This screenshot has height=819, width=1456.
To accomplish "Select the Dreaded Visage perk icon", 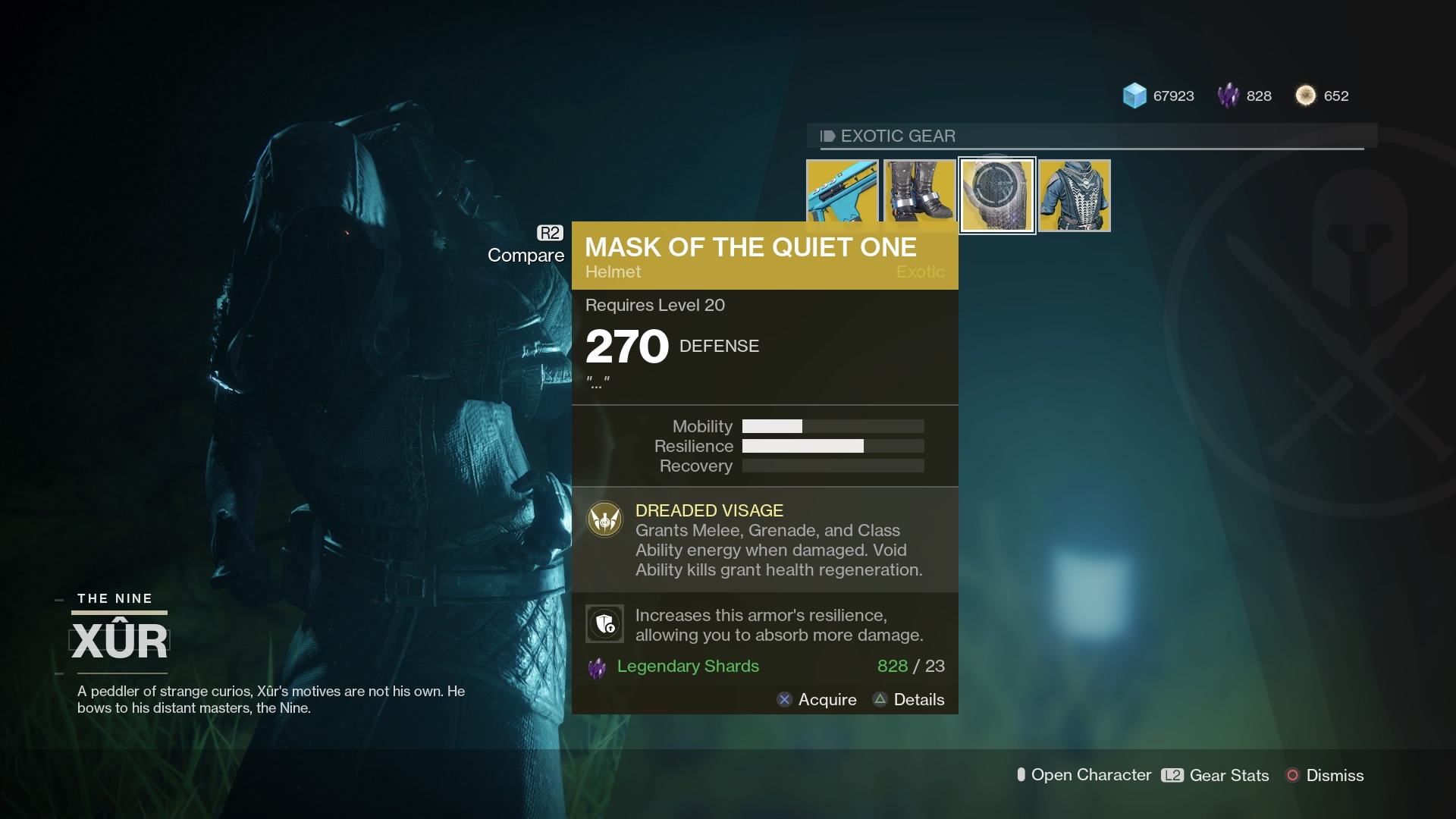I will click(604, 520).
